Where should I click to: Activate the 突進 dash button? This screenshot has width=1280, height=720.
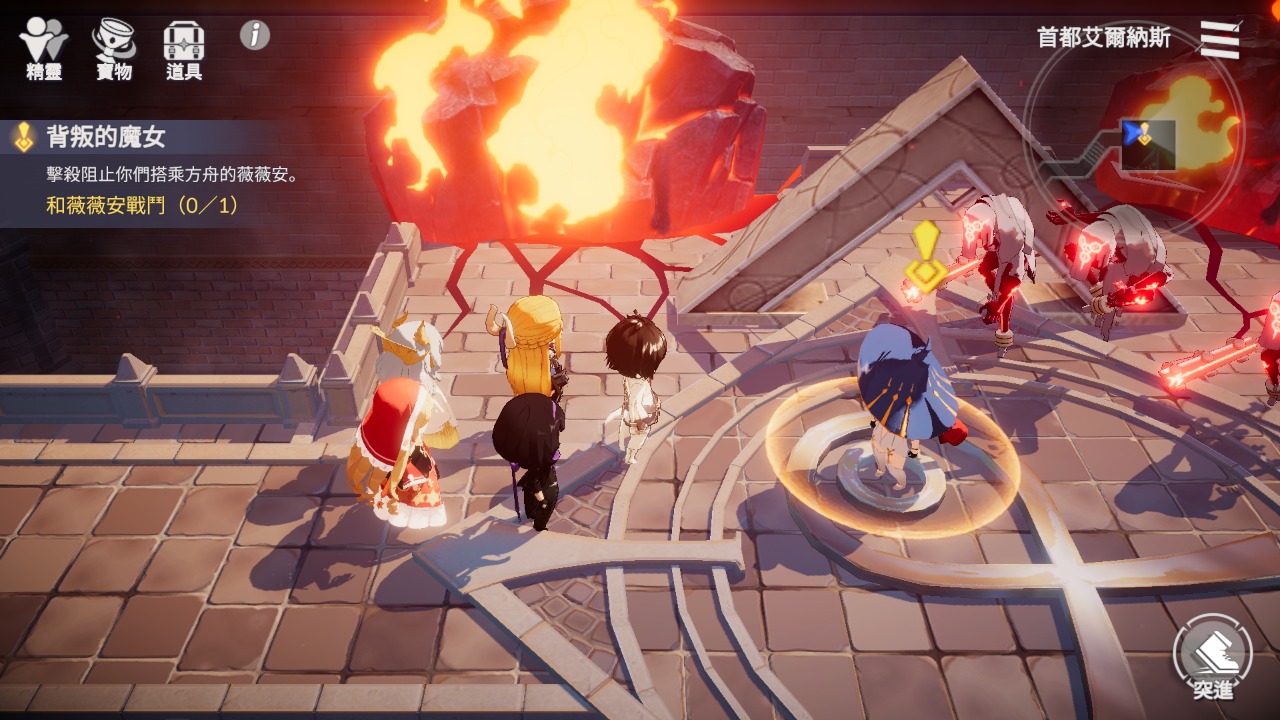point(1212,657)
